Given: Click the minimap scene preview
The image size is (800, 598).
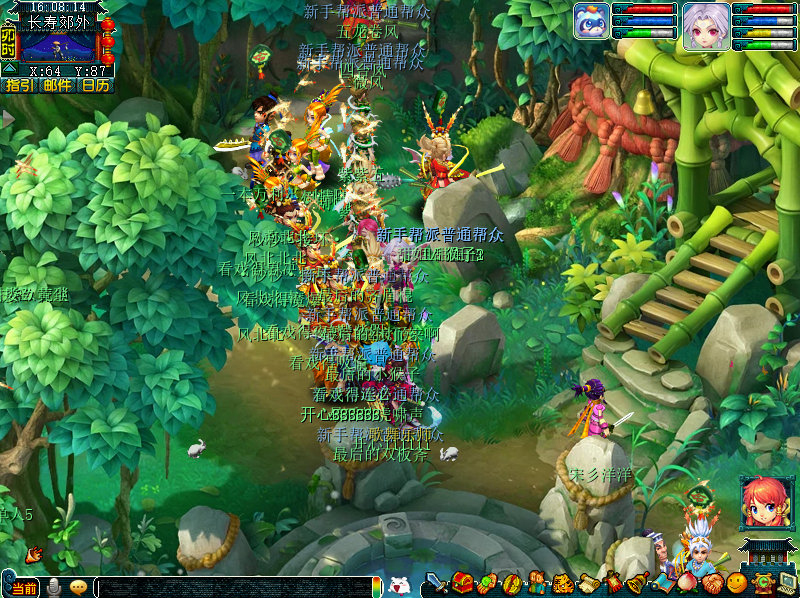Looking at the screenshot, I should 59,46.
